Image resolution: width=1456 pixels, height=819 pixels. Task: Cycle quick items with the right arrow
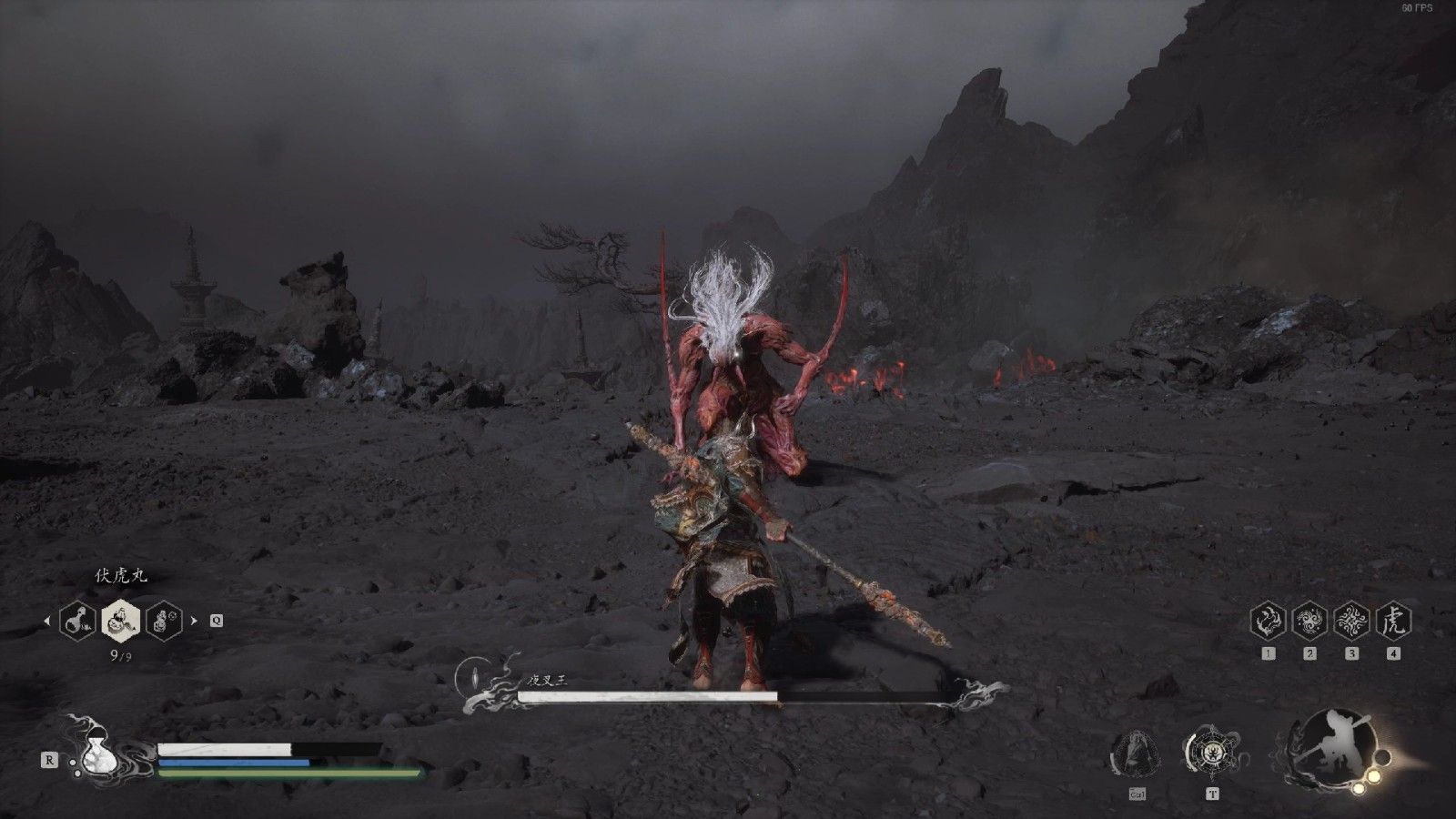click(193, 622)
